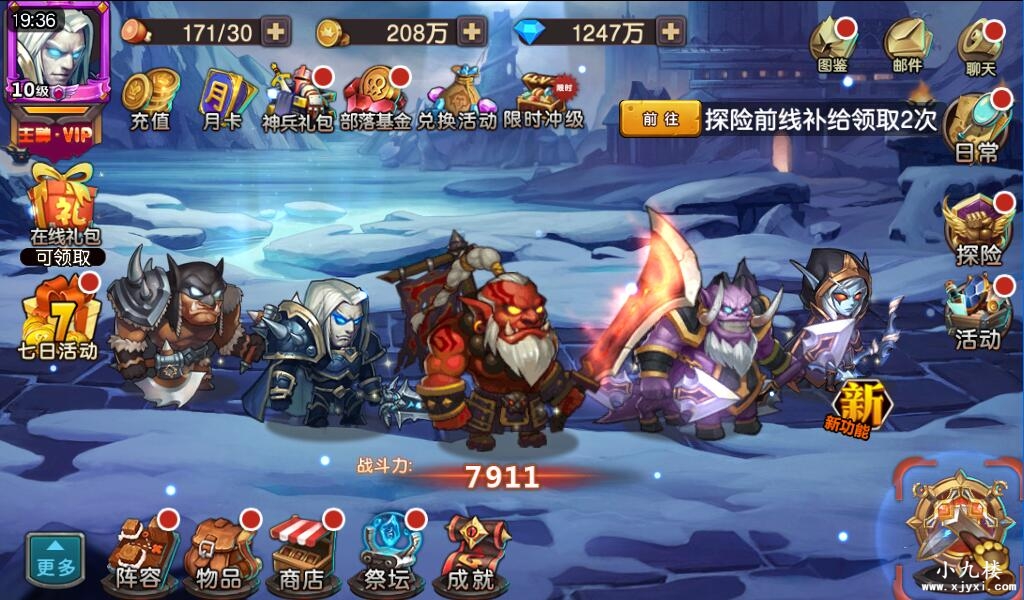Viewport: 1024px width, 600px height.
Task: Open the 兑换活动 exchange event
Action: [456, 96]
